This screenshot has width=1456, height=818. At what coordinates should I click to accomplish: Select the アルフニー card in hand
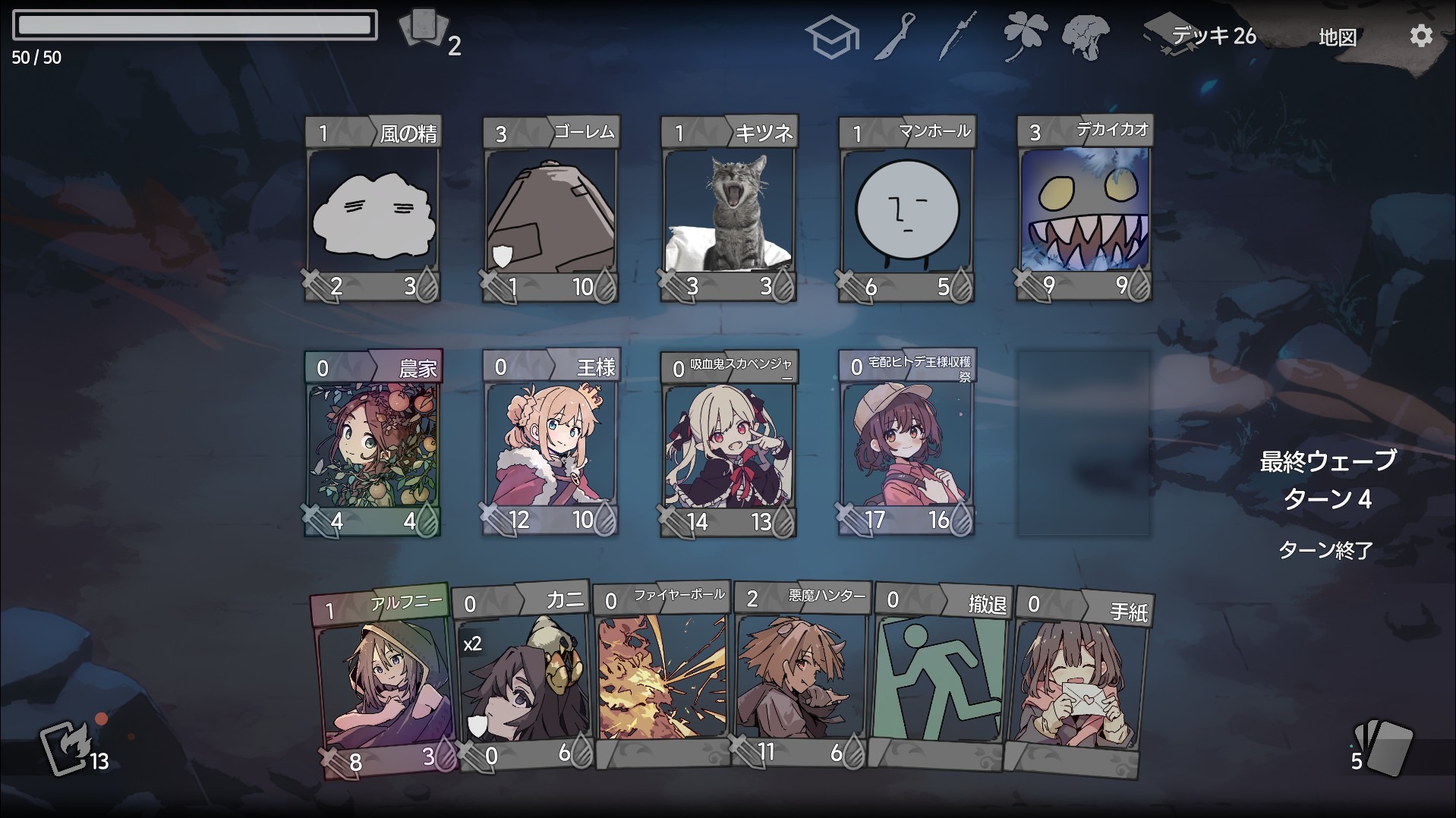pyautogui.click(x=385, y=683)
